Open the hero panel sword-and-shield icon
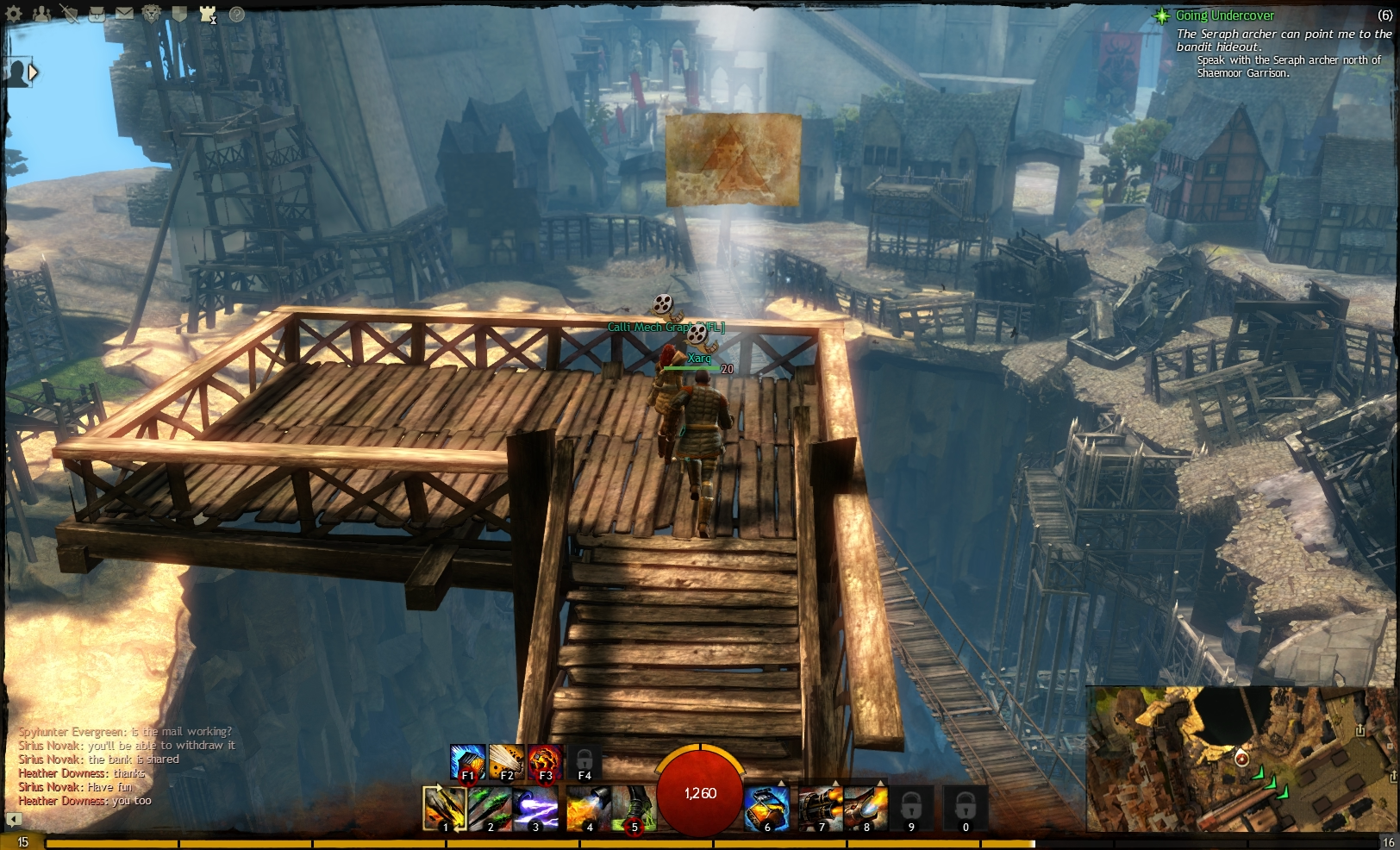This screenshot has height=850, width=1400. click(x=70, y=14)
